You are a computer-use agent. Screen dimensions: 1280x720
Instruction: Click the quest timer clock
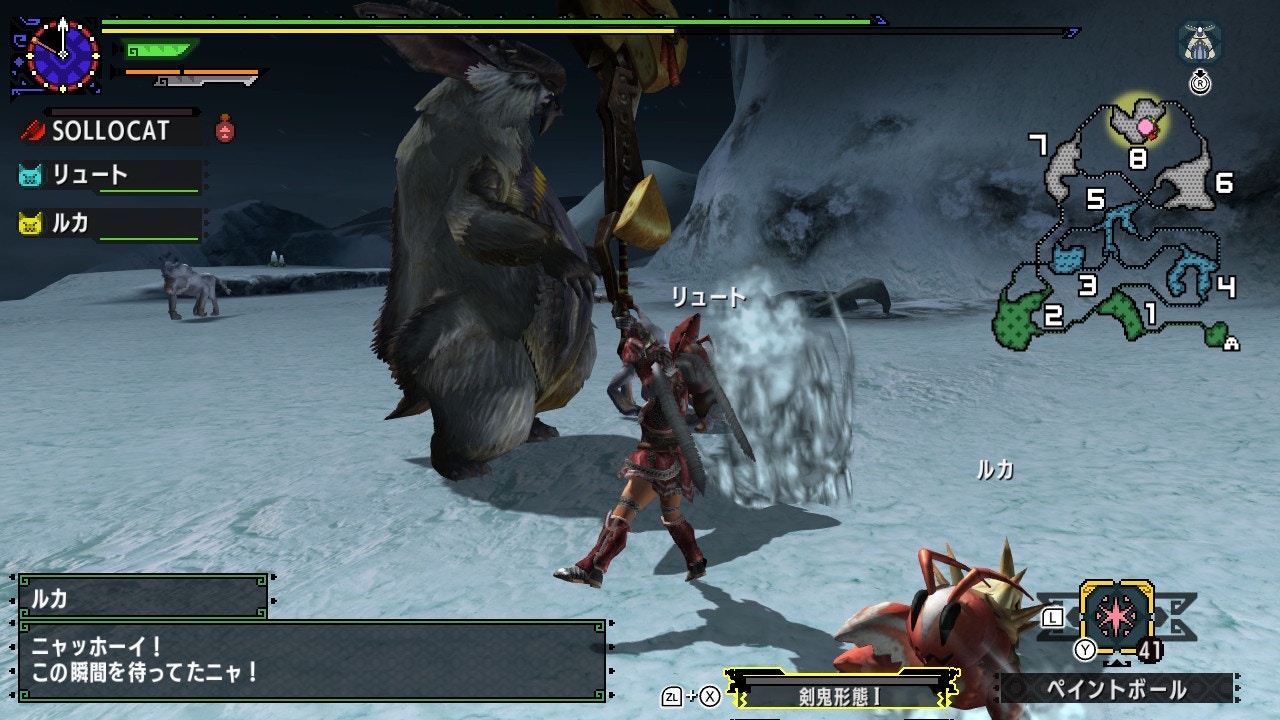[62, 54]
